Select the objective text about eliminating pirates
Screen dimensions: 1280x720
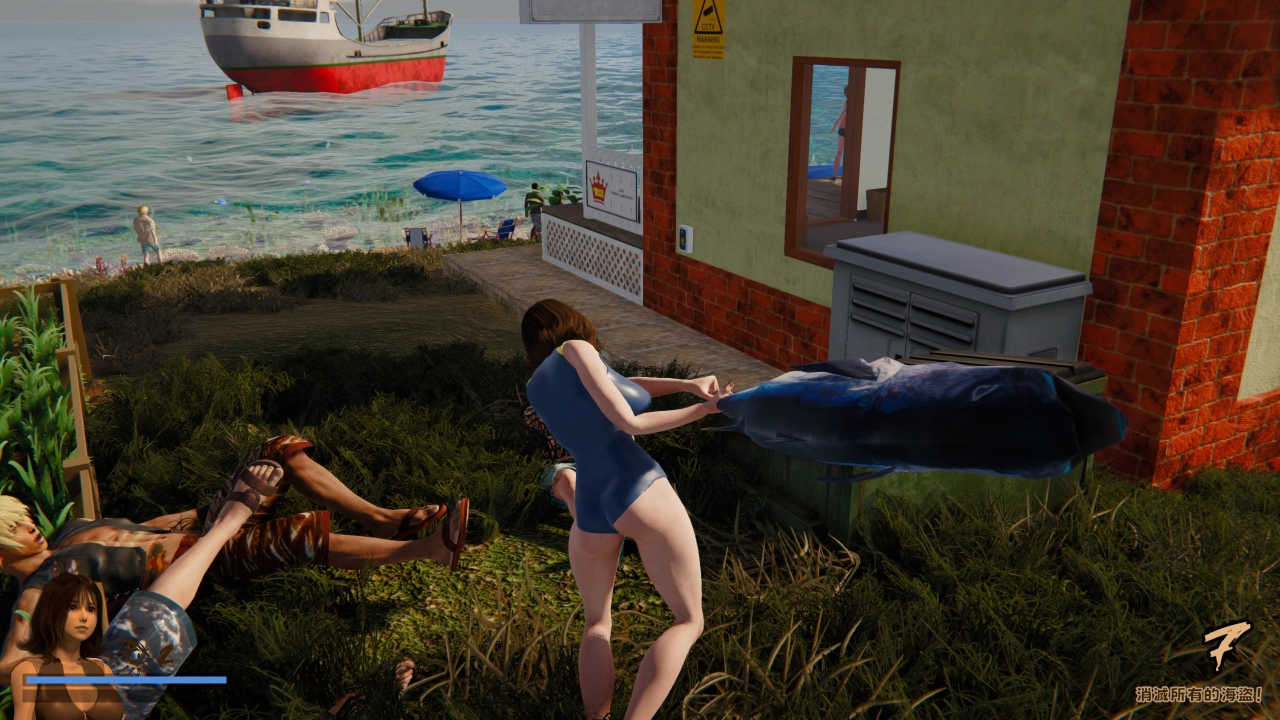coord(1198,694)
